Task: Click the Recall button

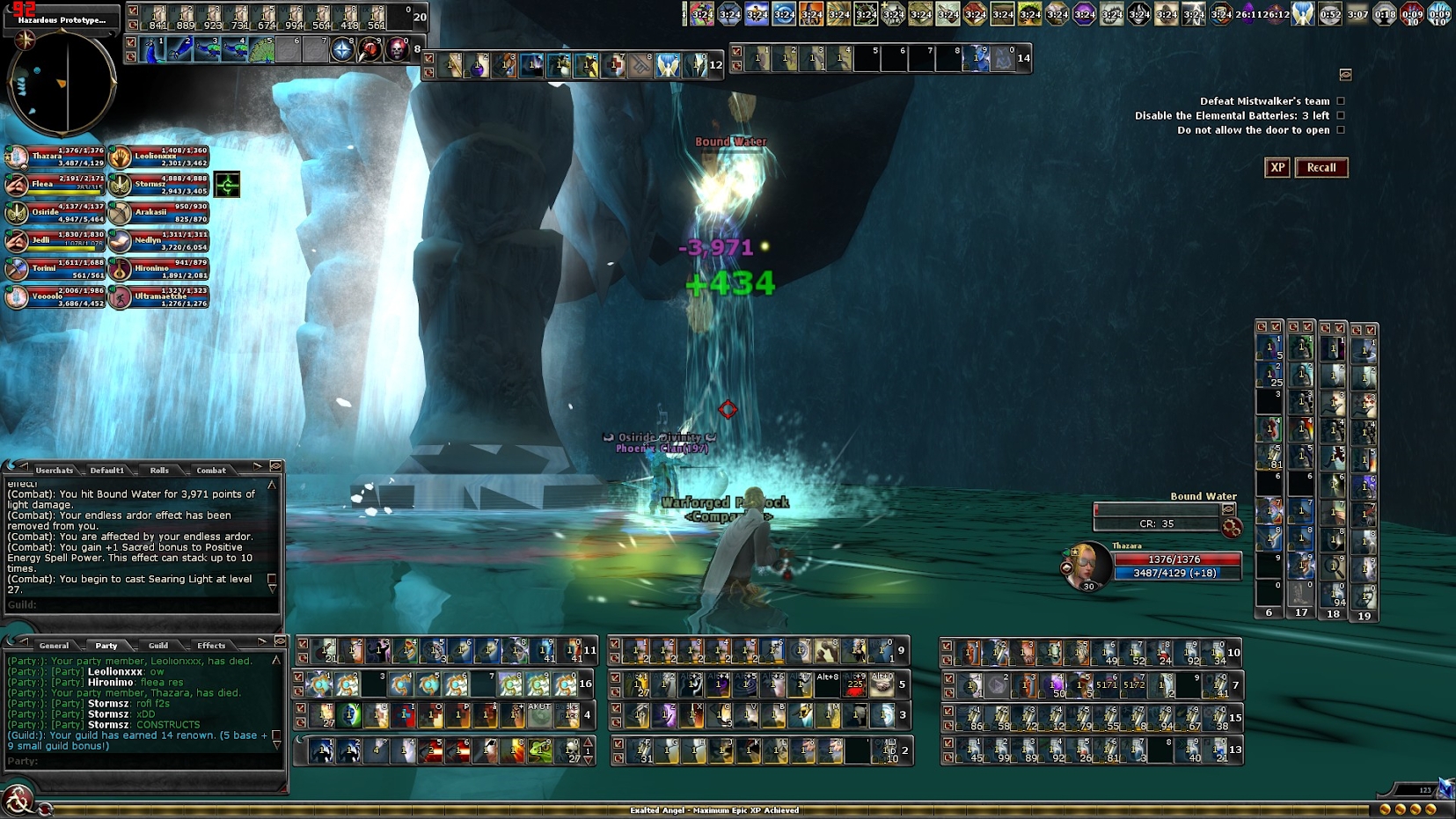Action: (x=1321, y=167)
